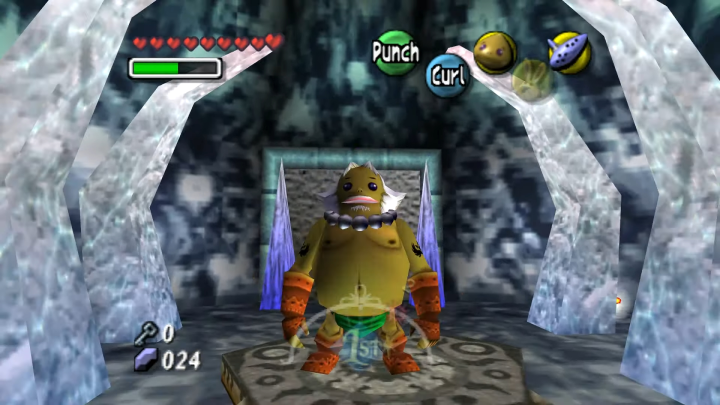Select the blue Curl action button

(x=448, y=76)
